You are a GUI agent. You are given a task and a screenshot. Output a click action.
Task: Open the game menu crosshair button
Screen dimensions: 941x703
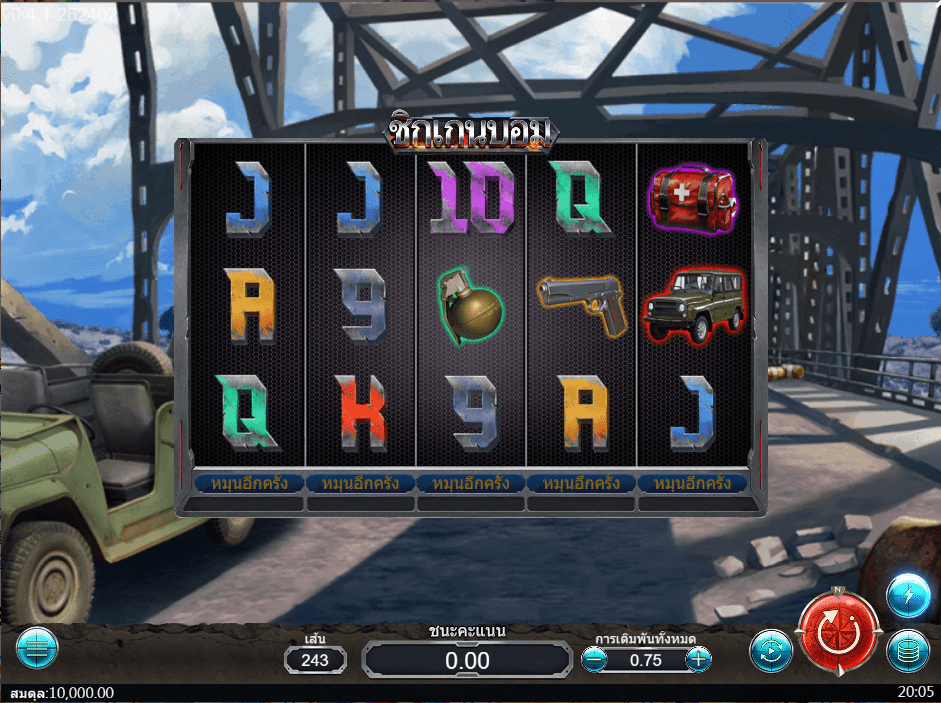38,648
